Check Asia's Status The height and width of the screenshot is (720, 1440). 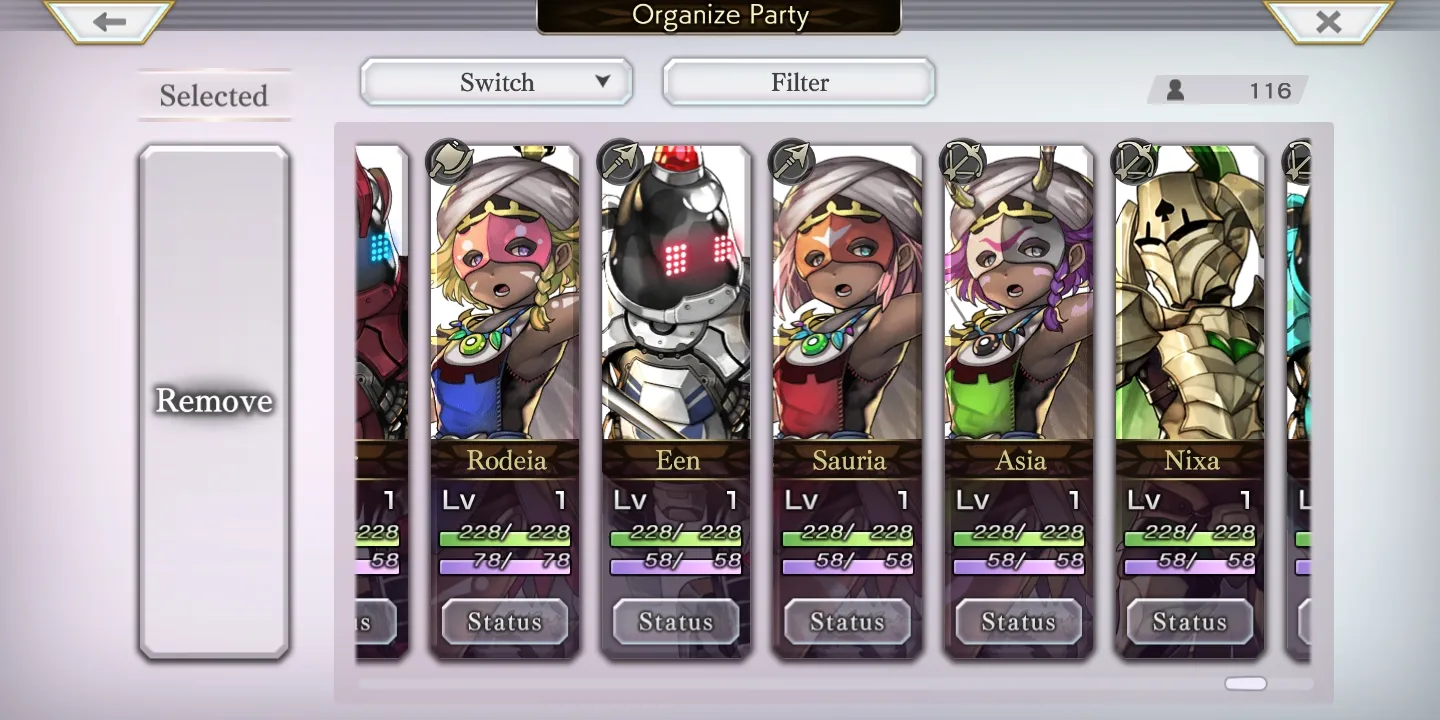(1019, 622)
